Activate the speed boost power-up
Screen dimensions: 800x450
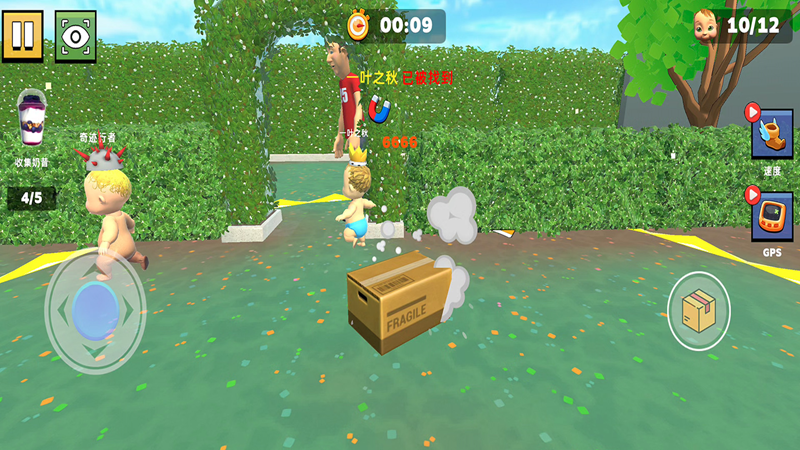pyautogui.click(x=772, y=135)
